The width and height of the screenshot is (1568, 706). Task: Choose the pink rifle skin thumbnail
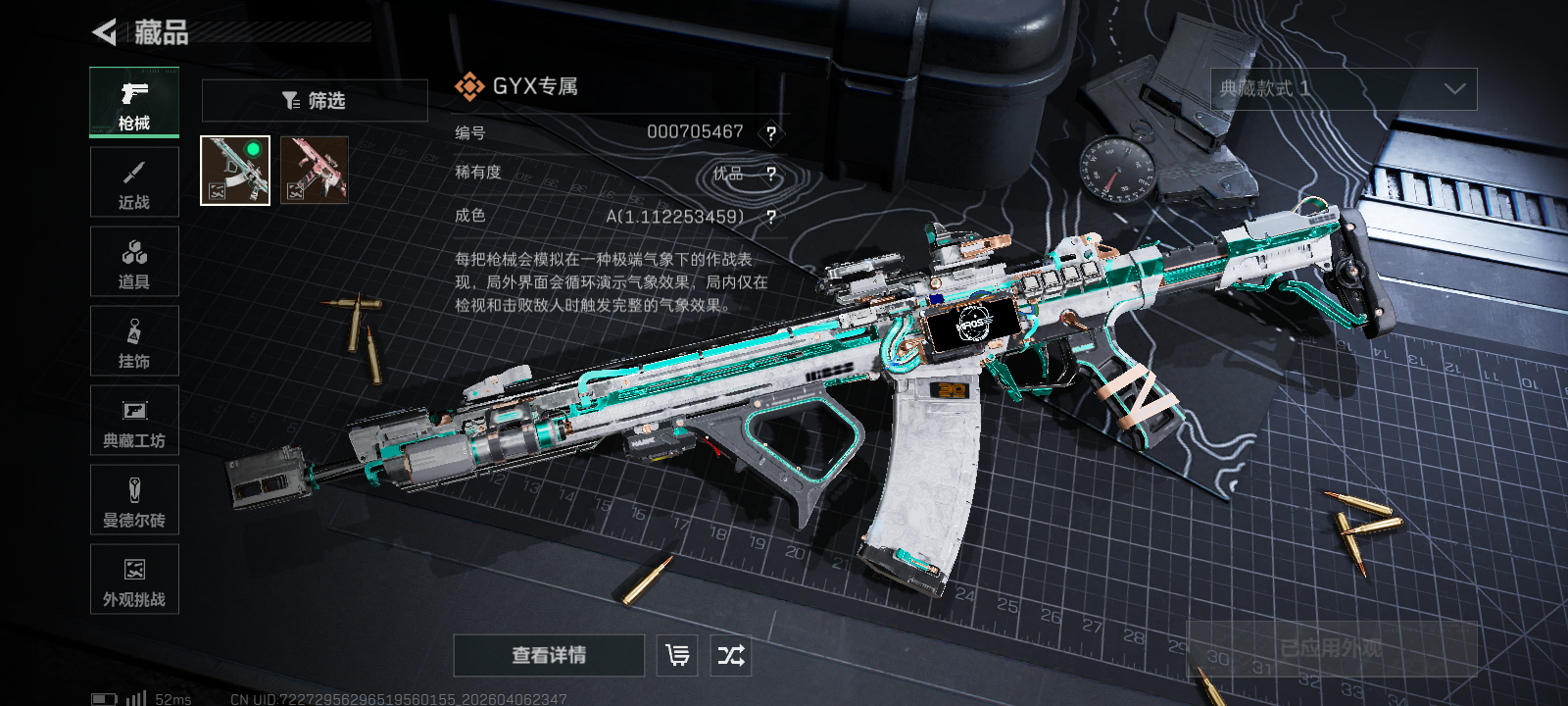click(315, 171)
